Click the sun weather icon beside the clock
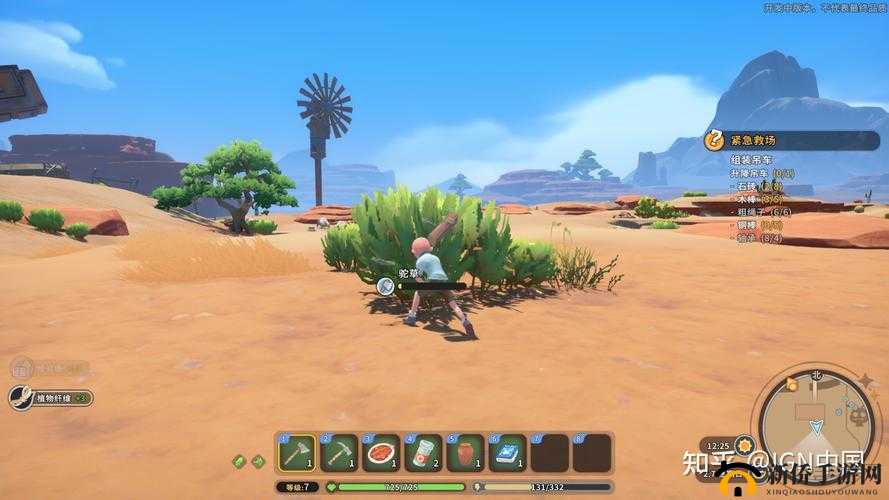The height and width of the screenshot is (500, 889). (x=743, y=444)
